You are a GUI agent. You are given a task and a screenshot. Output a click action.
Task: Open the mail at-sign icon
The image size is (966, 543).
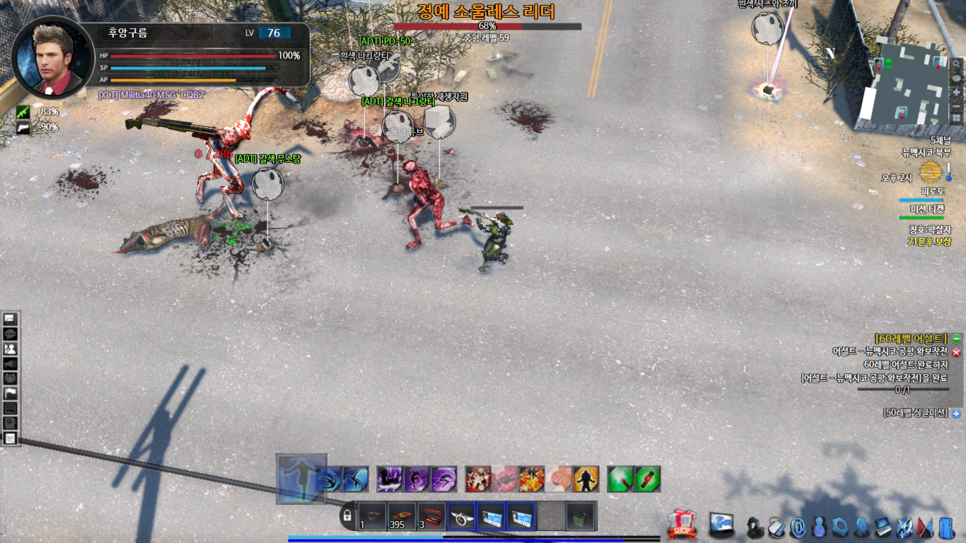pyautogui.click(x=798, y=526)
